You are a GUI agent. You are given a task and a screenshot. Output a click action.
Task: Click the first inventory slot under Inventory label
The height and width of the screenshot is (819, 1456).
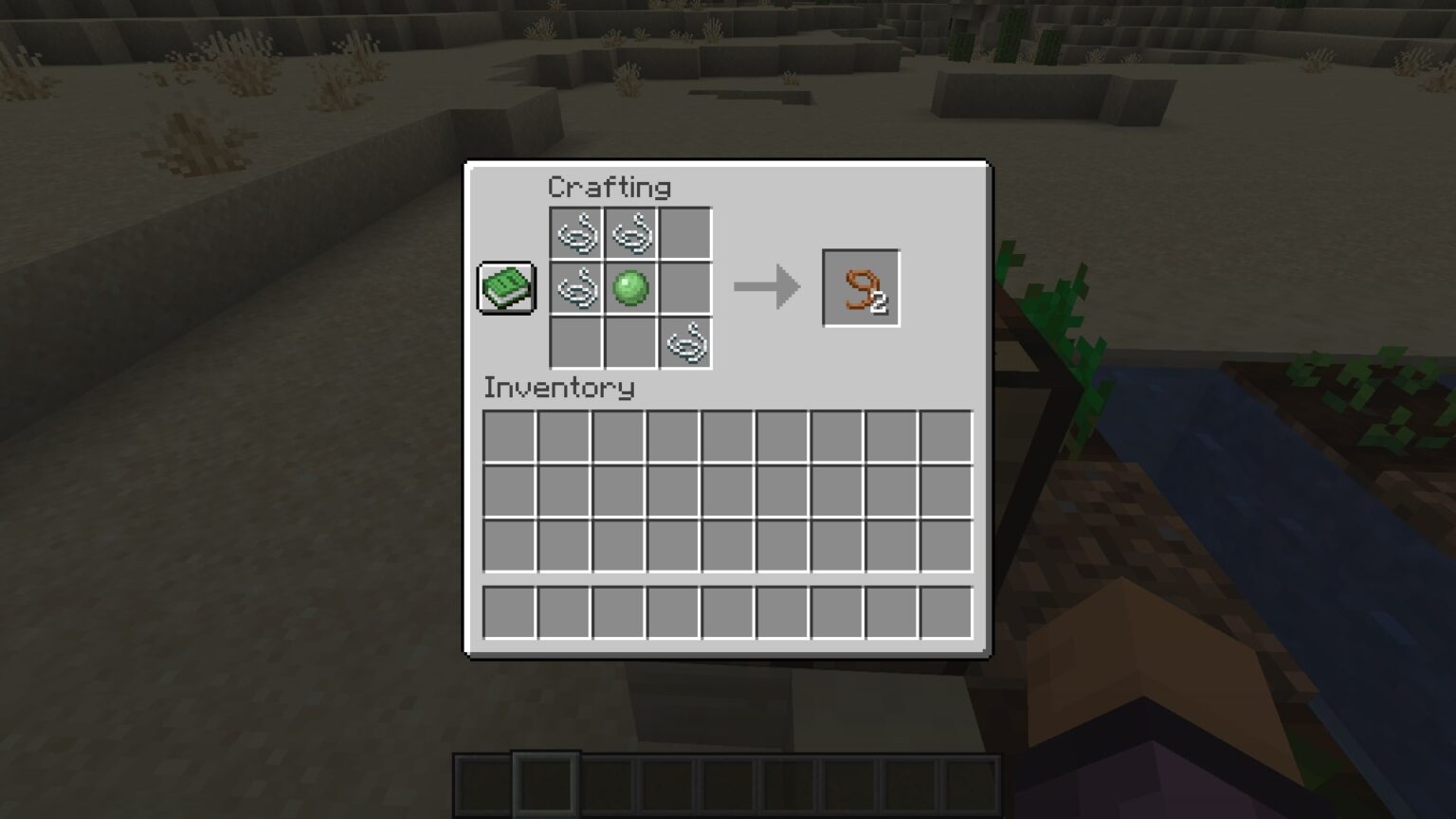[510, 434]
